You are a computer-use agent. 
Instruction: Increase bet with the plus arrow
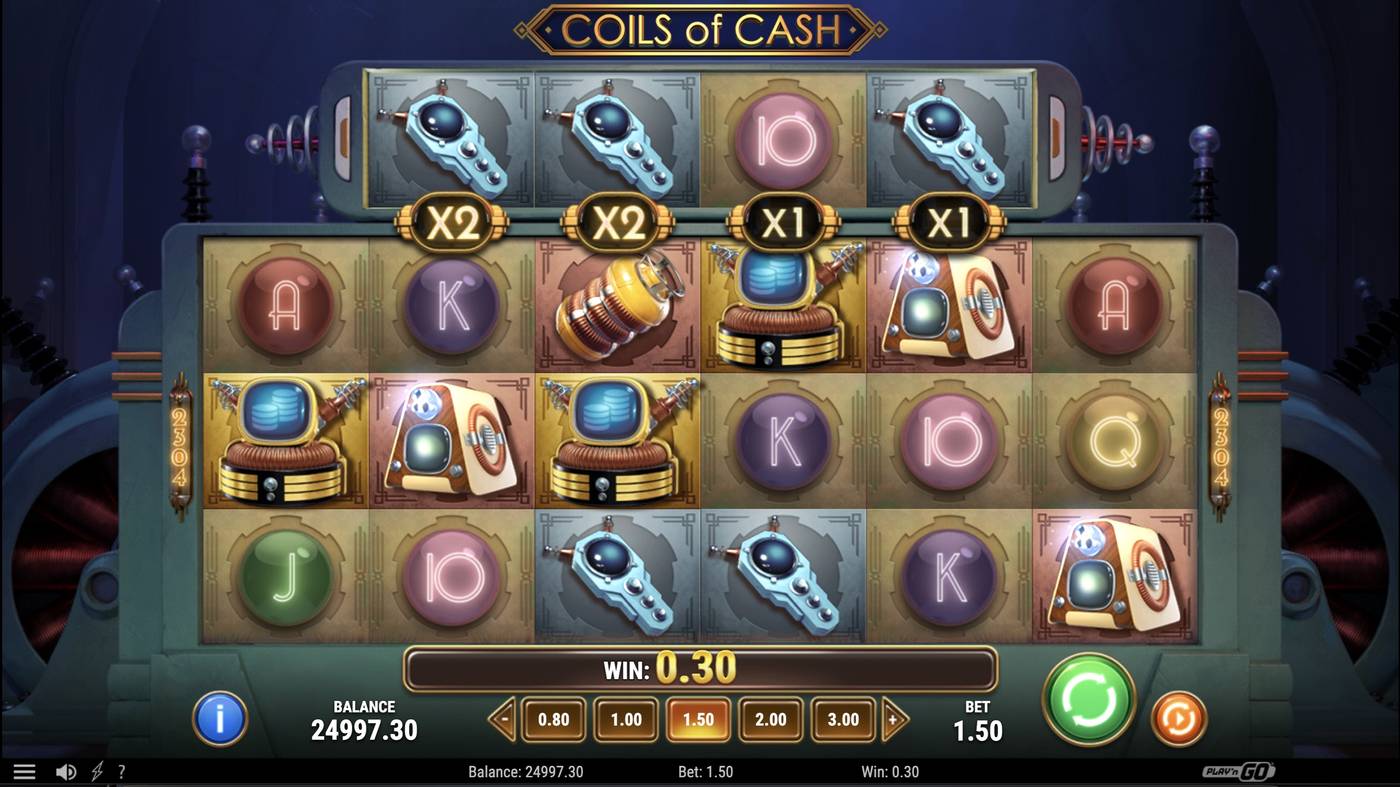tap(894, 718)
